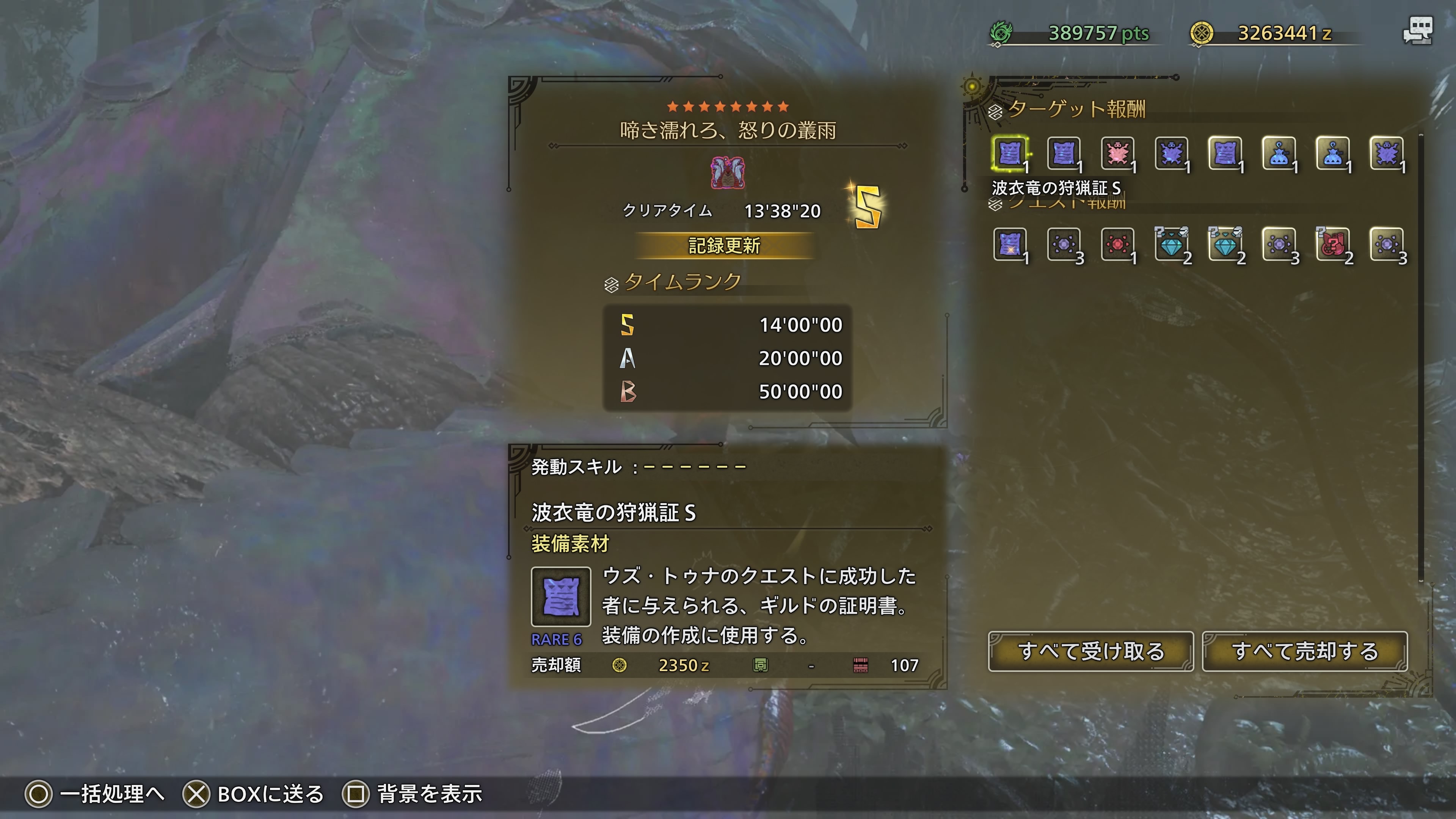Choose the red jewel reward slot
This screenshot has width=1456, height=819.
[x=1117, y=244]
